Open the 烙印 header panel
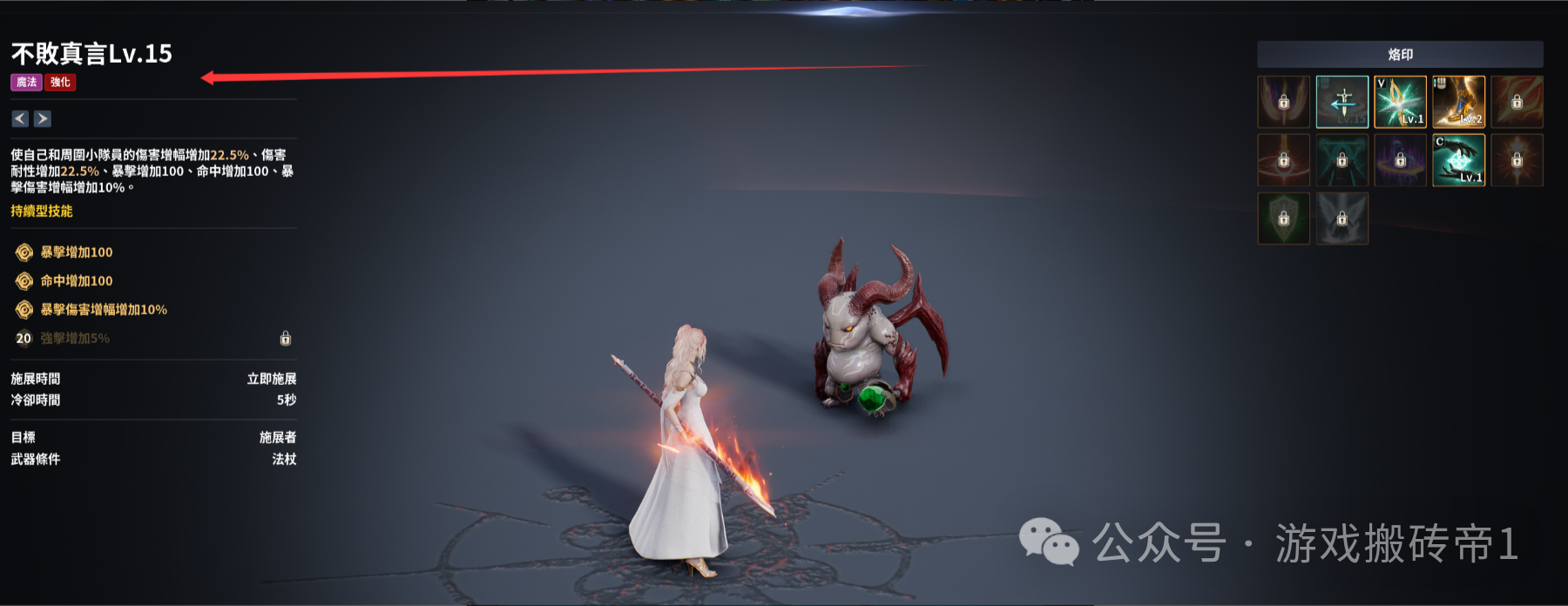This screenshot has width=1568, height=606. pyautogui.click(x=1400, y=55)
